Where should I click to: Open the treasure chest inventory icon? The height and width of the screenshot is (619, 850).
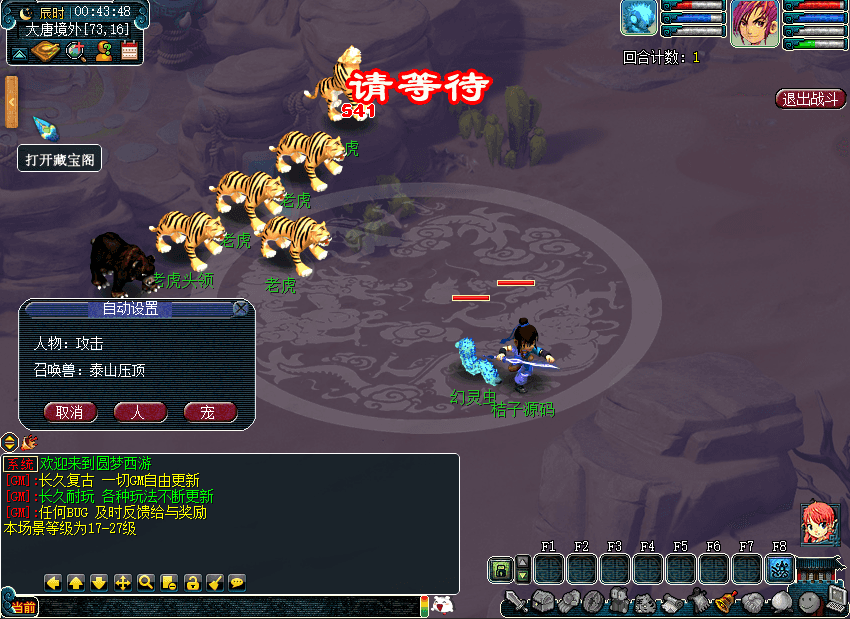coord(543,601)
